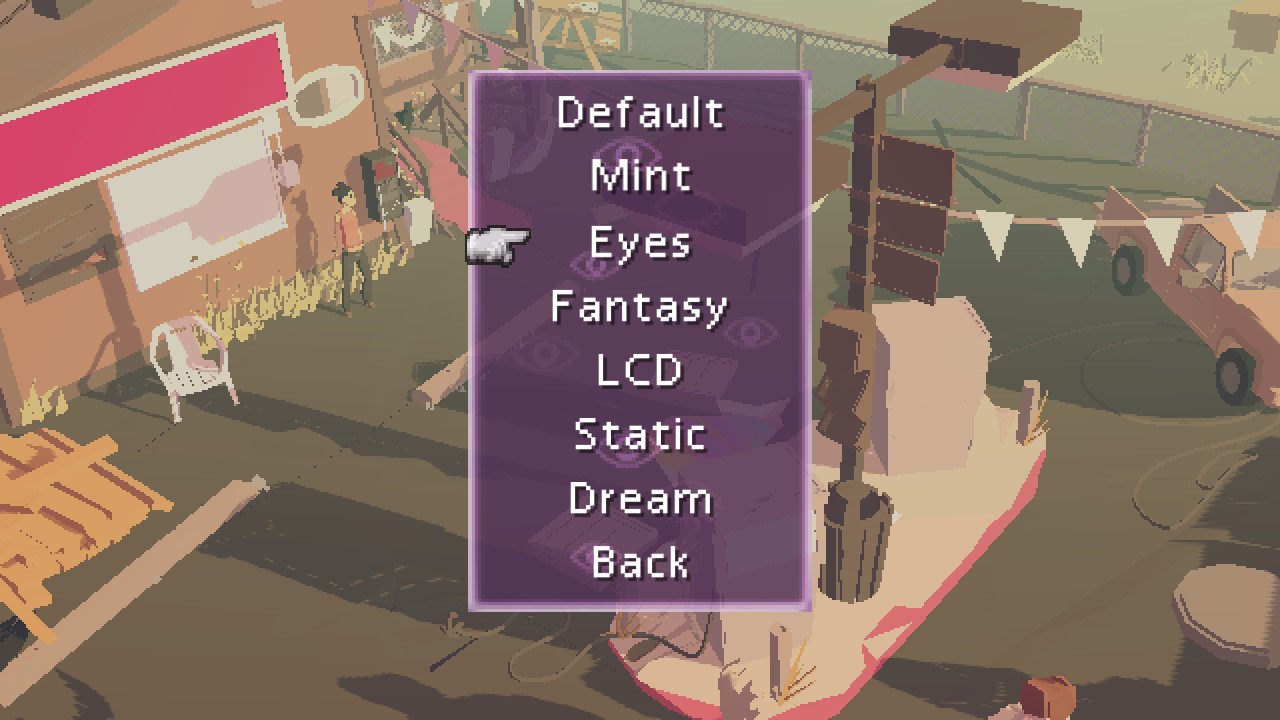The image size is (1280, 720).
Task: Apply the Fantasy screen filter
Action: point(640,305)
